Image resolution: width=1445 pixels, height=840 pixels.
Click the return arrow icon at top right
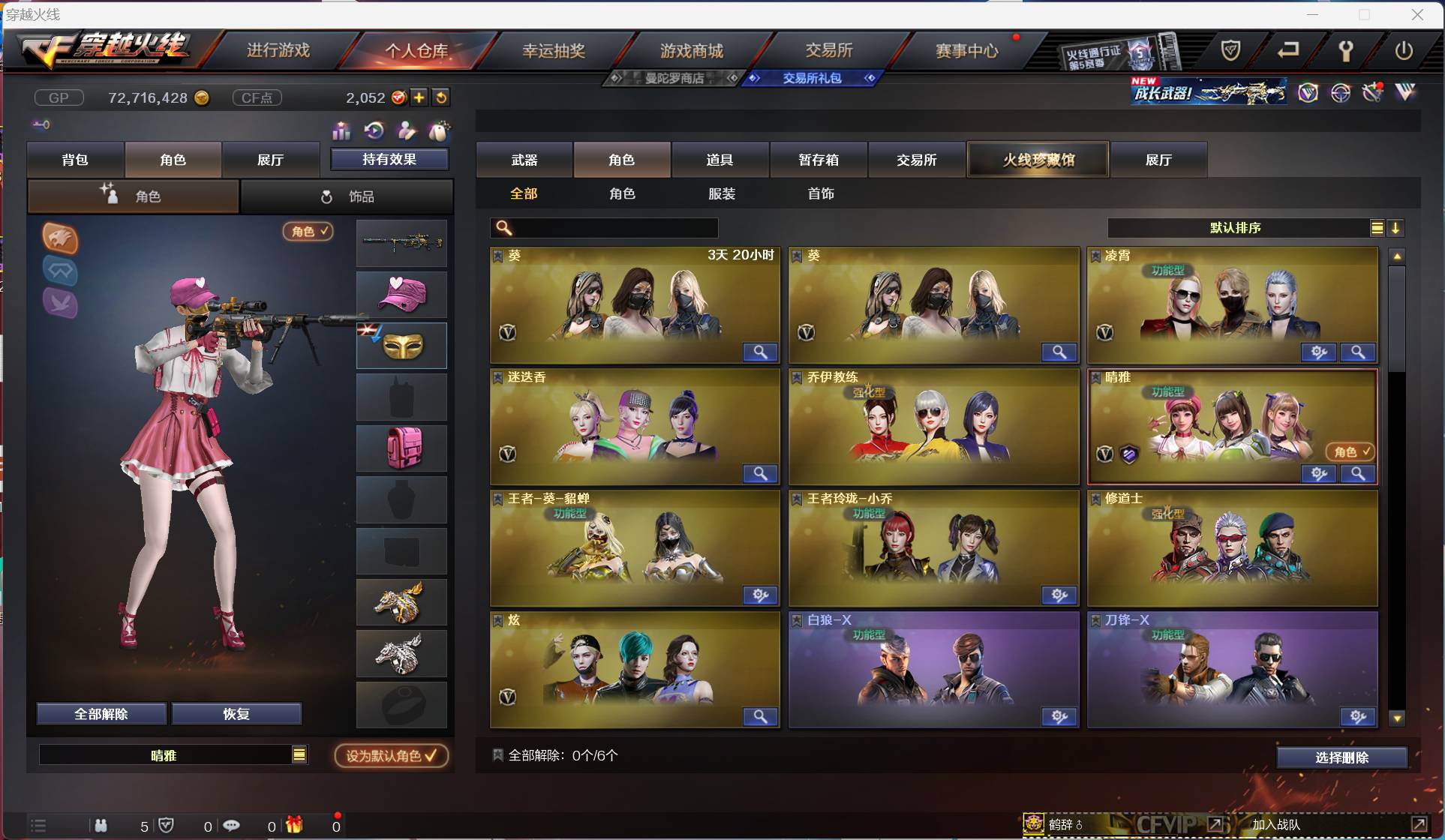(1289, 50)
